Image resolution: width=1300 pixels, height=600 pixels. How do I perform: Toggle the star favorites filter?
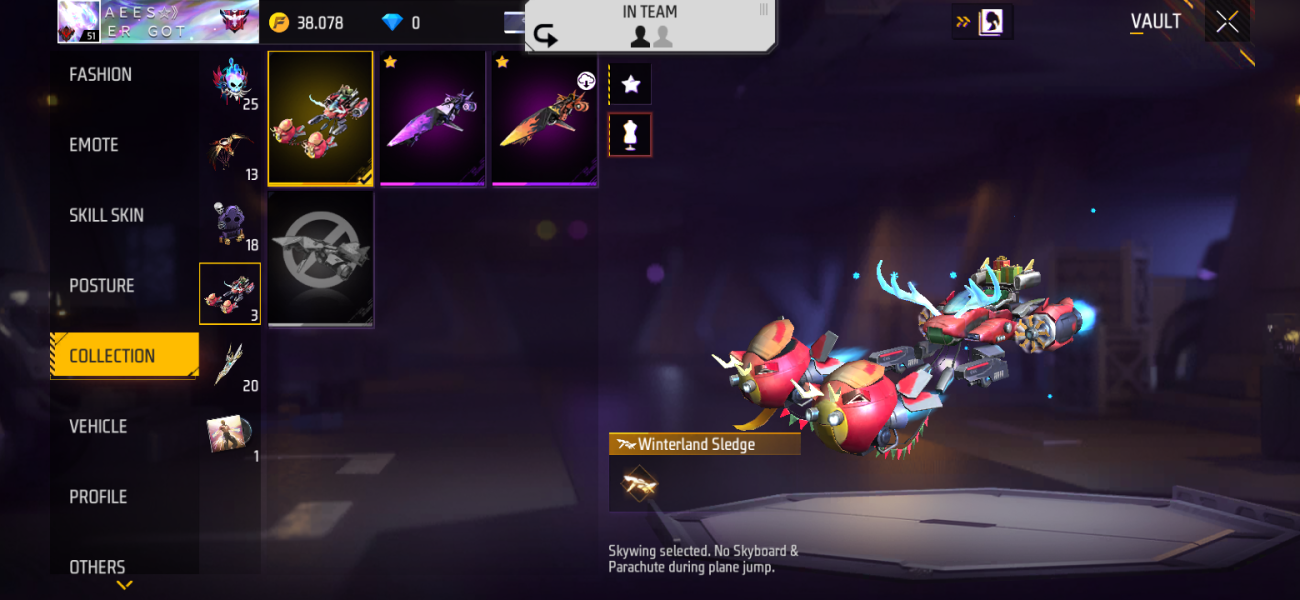[631, 84]
